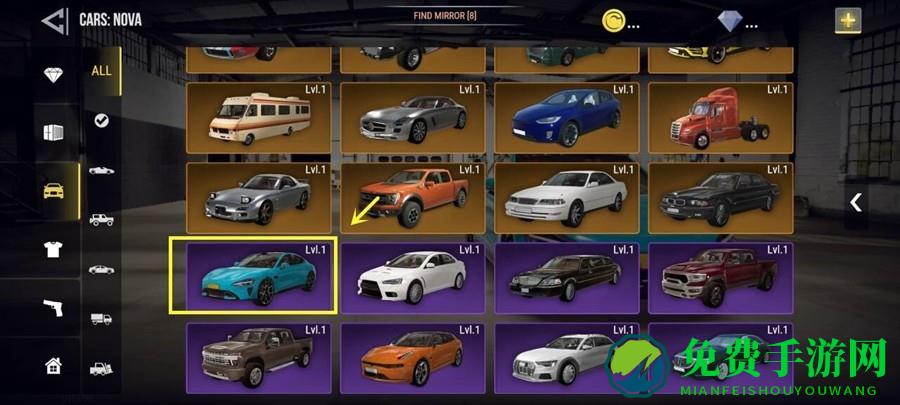Select the blue hatchback car tile

(x=566, y=117)
